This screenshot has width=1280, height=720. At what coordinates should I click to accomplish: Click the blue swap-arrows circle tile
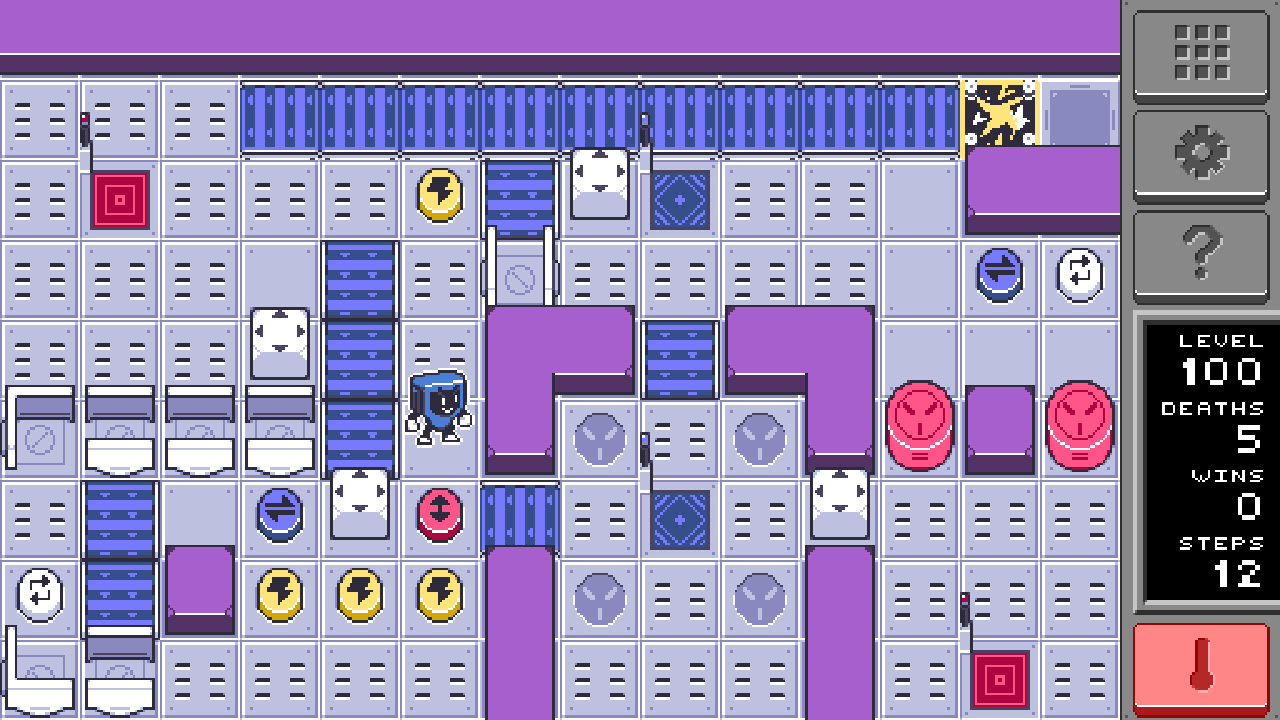pyautogui.click(x=1000, y=277)
